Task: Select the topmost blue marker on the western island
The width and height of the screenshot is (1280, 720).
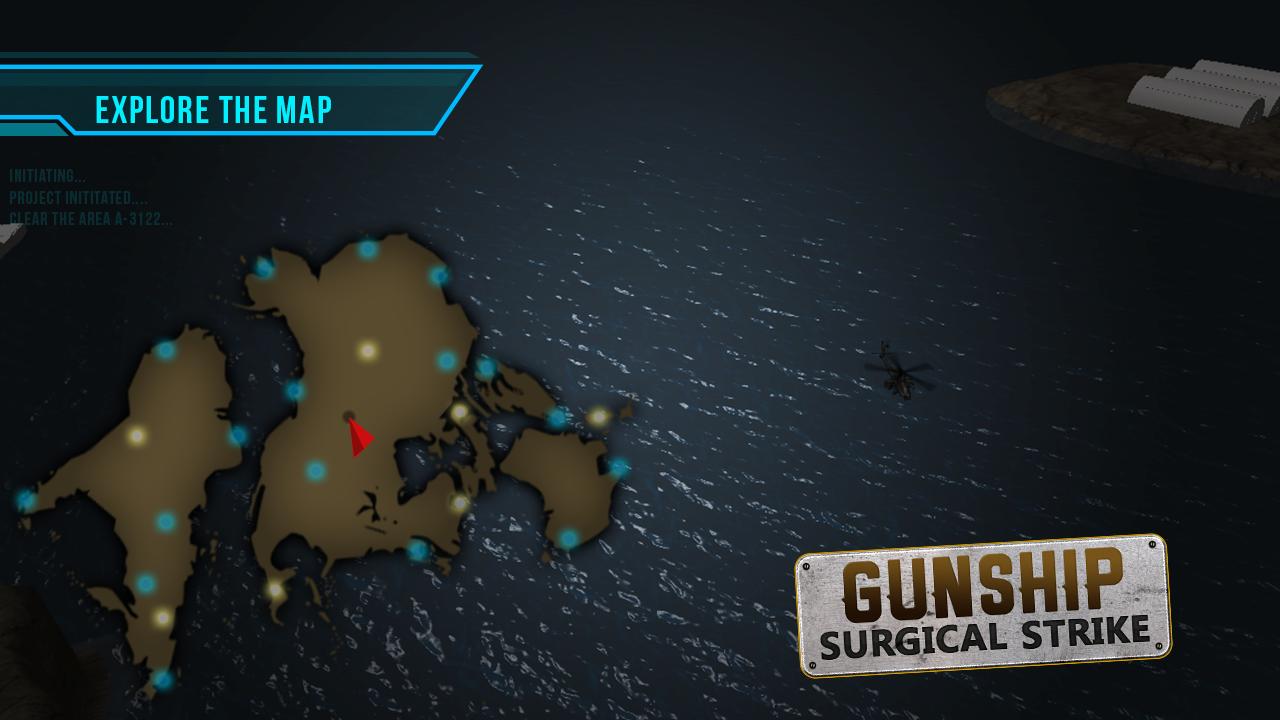Action: (166, 348)
